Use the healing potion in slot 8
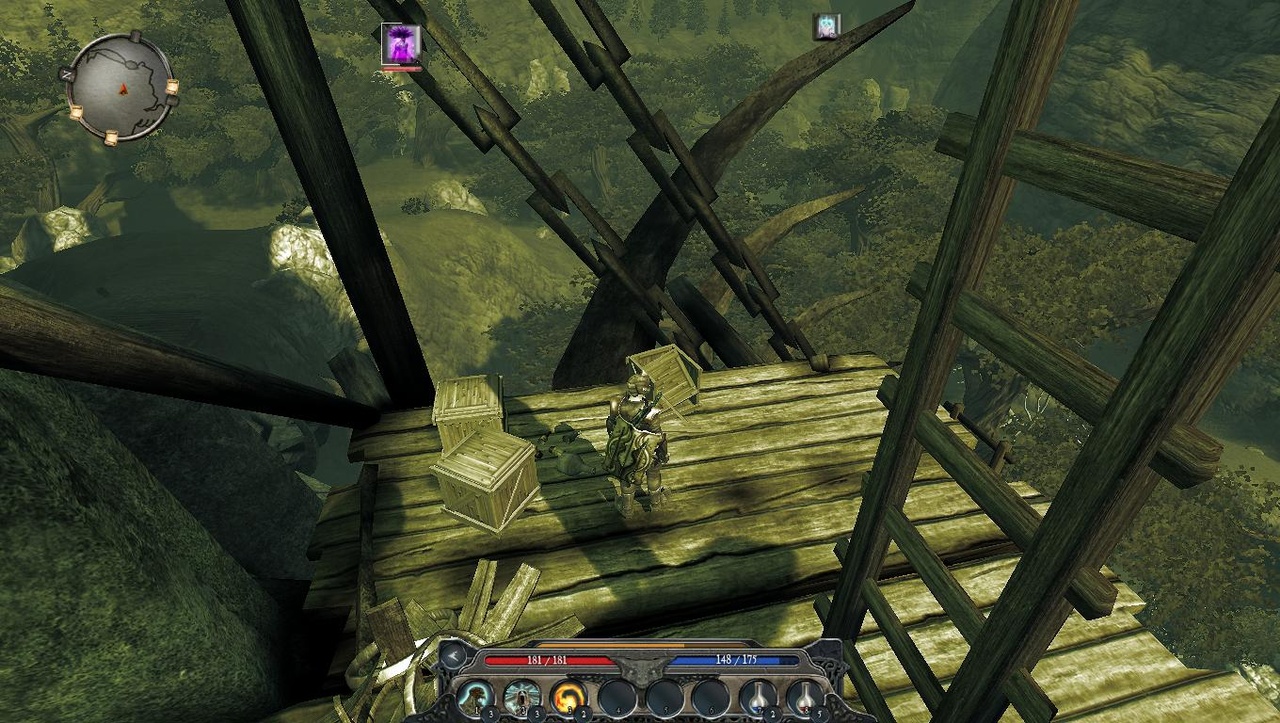Viewport: 1280px width, 723px height. point(804,695)
